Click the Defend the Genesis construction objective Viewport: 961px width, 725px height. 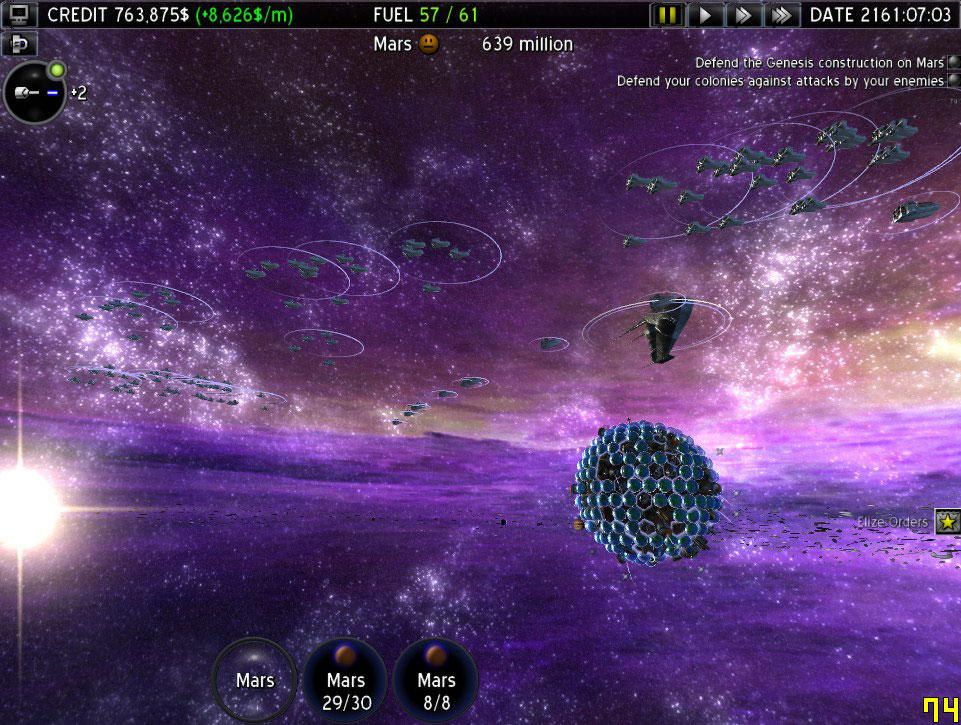pos(820,63)
